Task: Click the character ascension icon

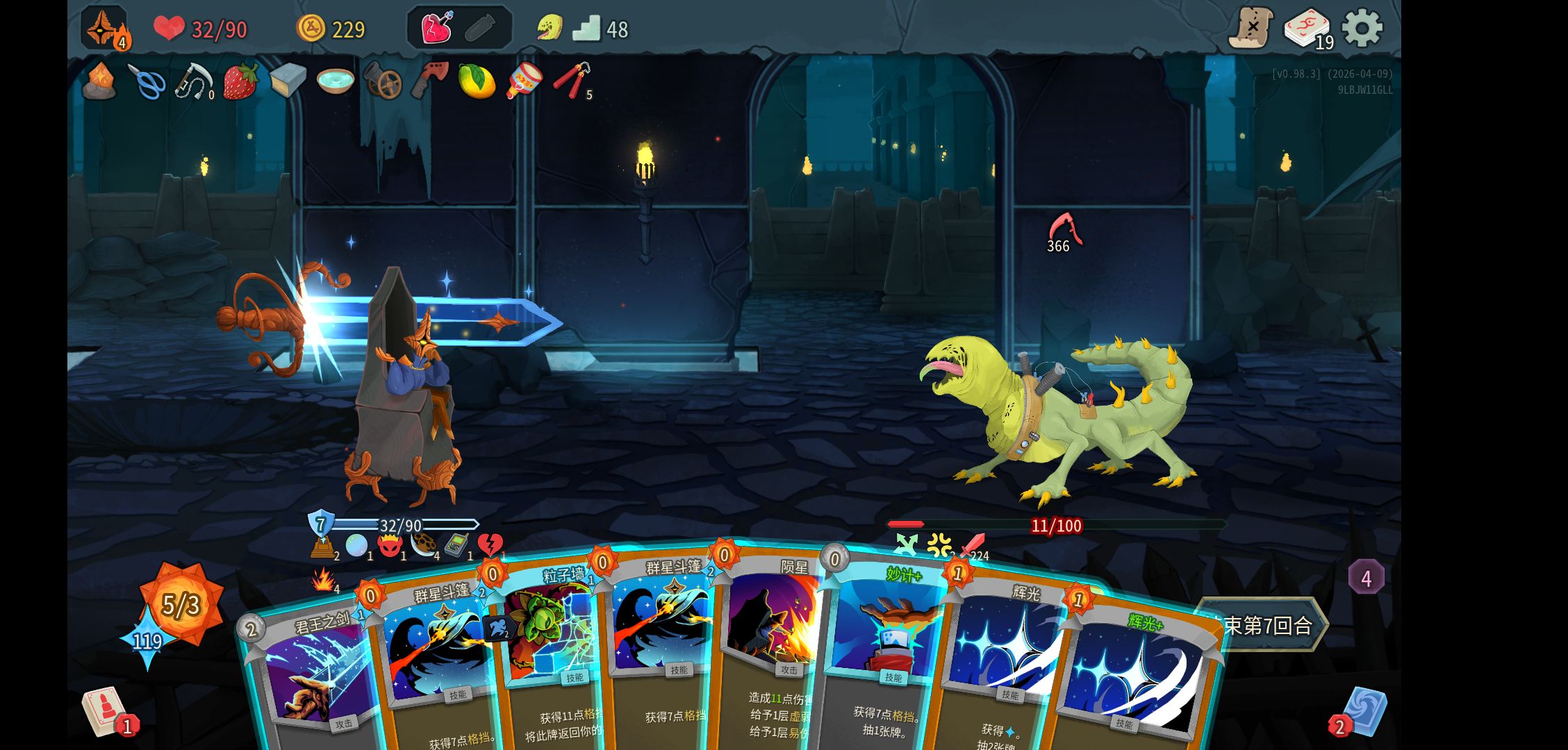Action: (104, 28)
